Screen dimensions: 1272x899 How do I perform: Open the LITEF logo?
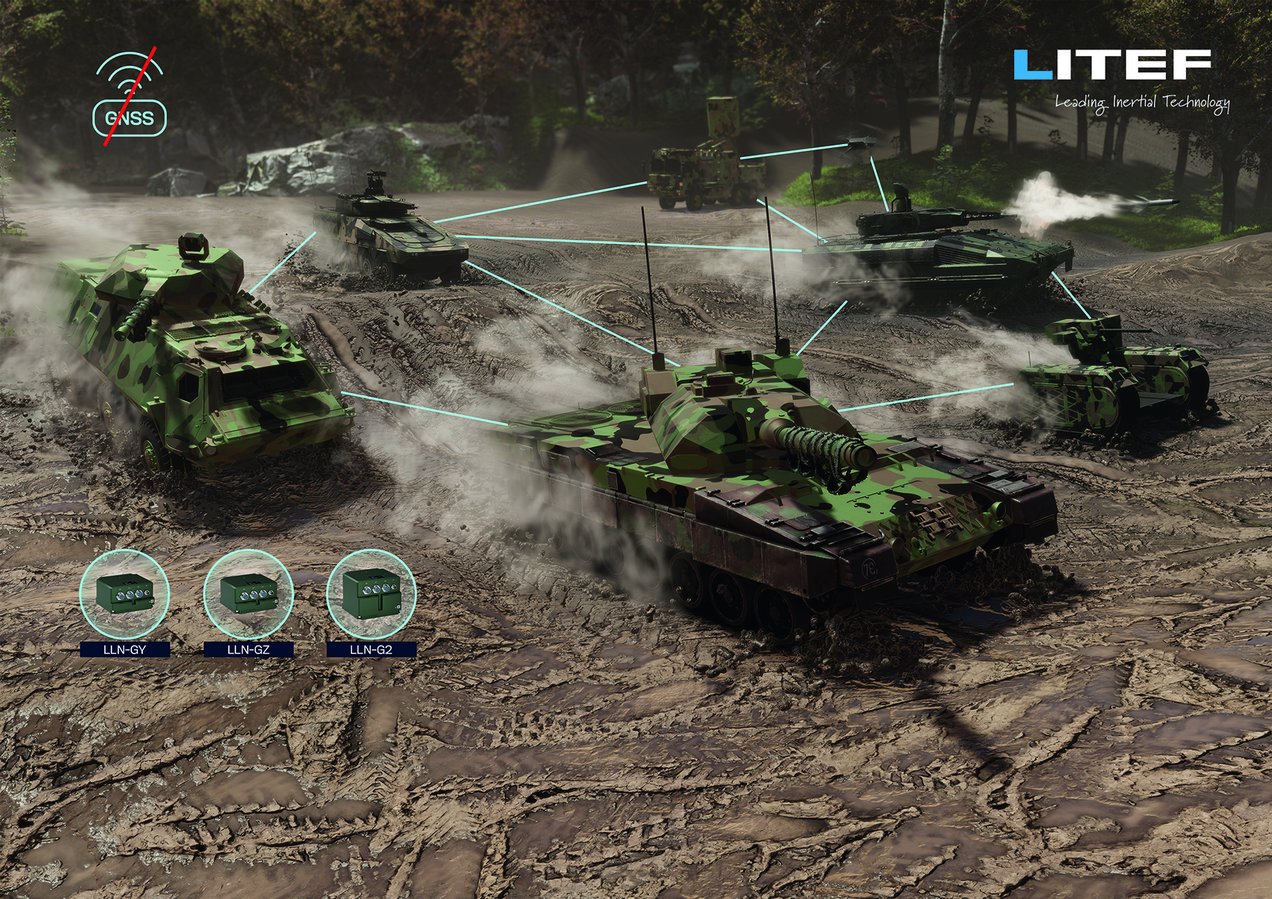[1111, 66]
